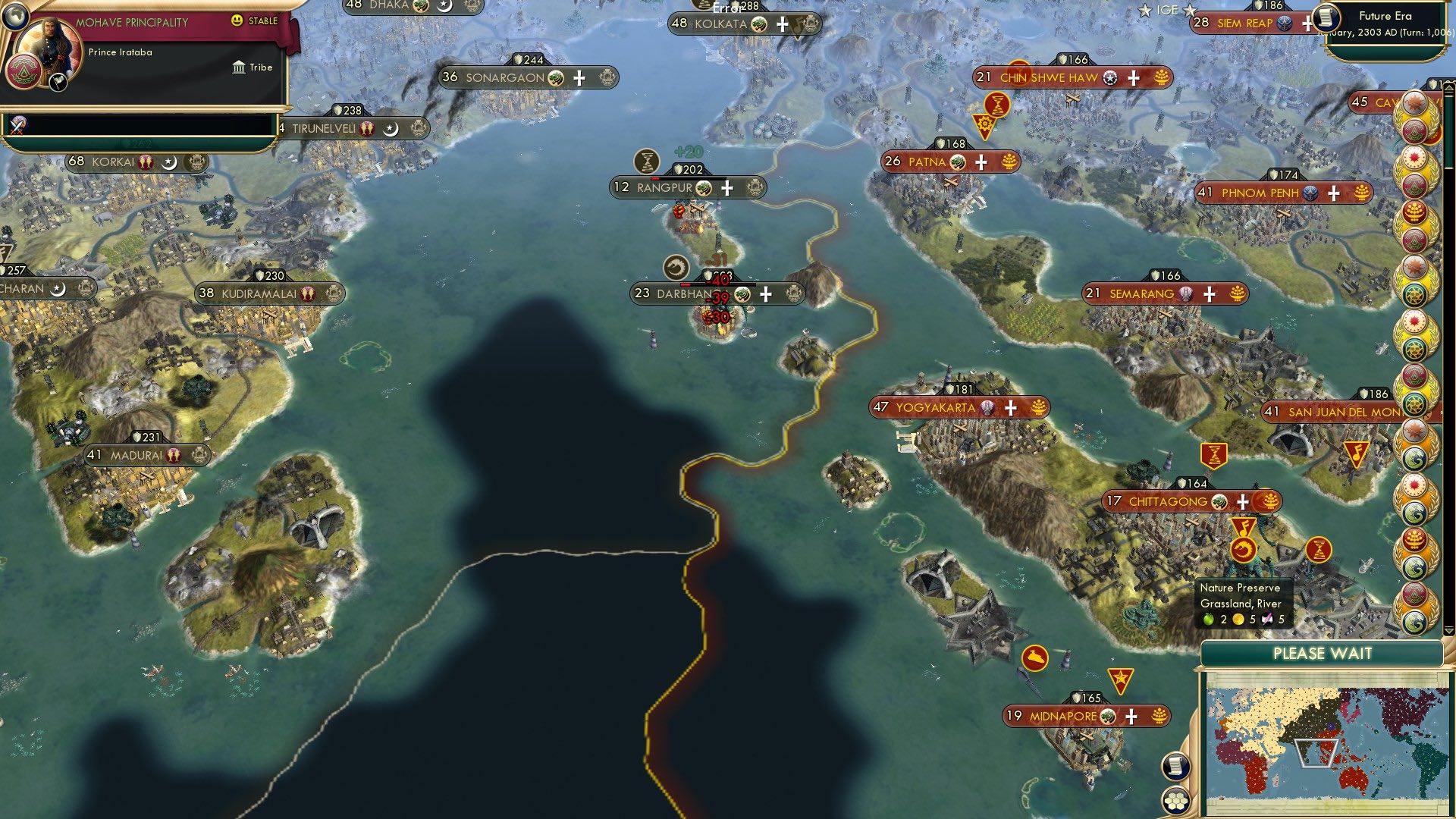1456x819 pixels.
Task: Select the golden growth icon on Patna's banner
Action: click(x=1007, y=162)
